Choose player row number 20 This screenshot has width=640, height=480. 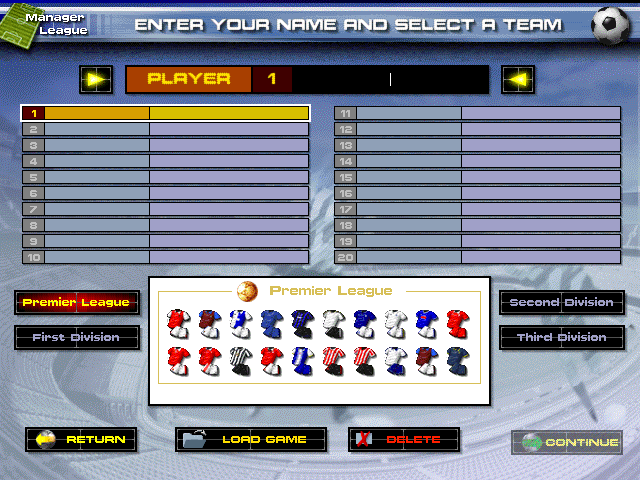tap(477, 257)
